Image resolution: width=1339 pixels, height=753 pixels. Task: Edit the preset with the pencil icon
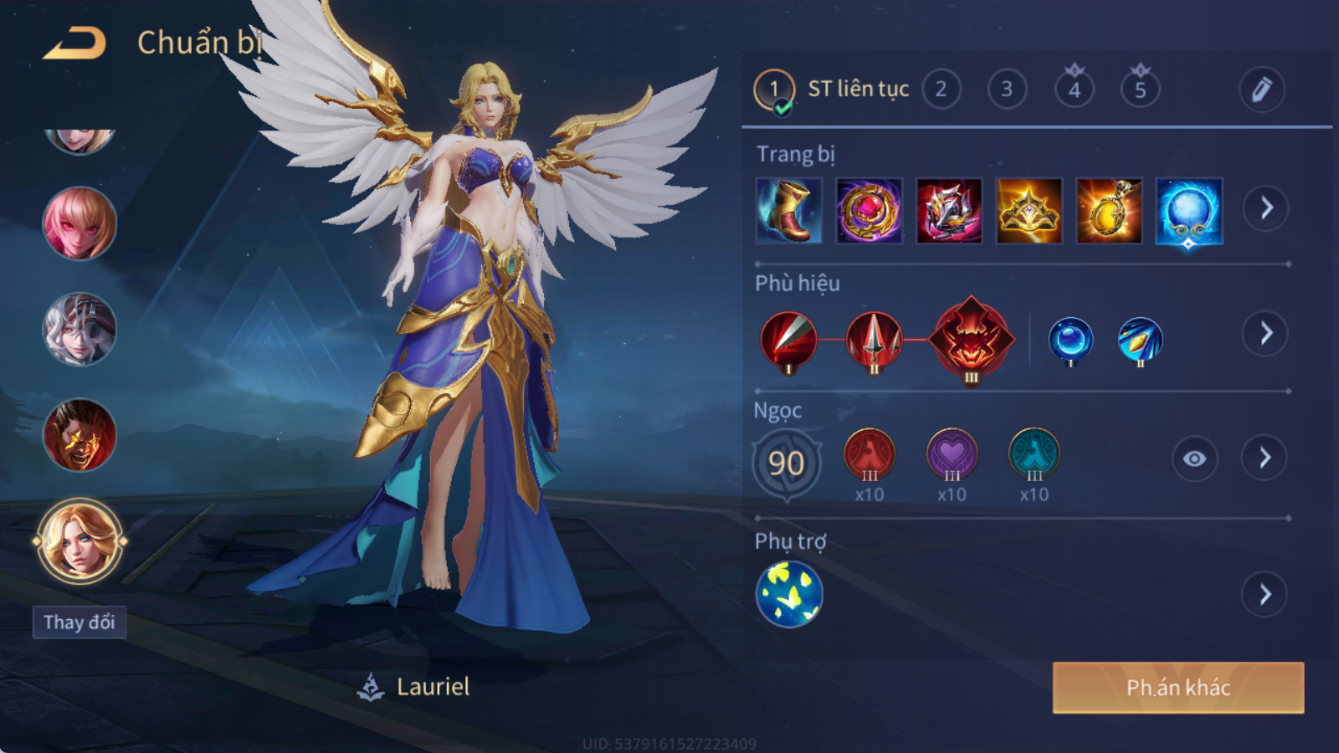(x=1262, y=89)
